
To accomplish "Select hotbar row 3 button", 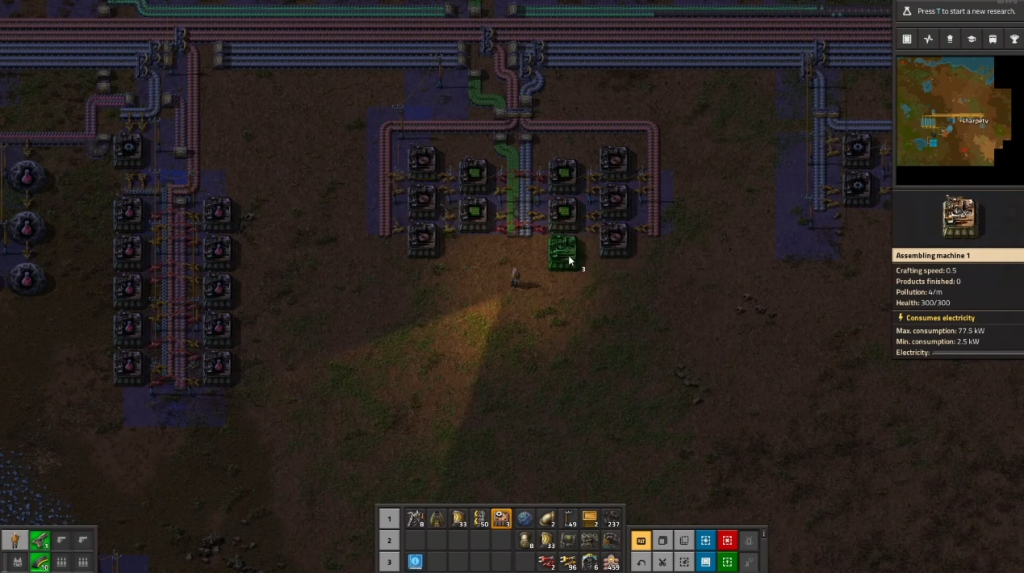I will [389, 562].
